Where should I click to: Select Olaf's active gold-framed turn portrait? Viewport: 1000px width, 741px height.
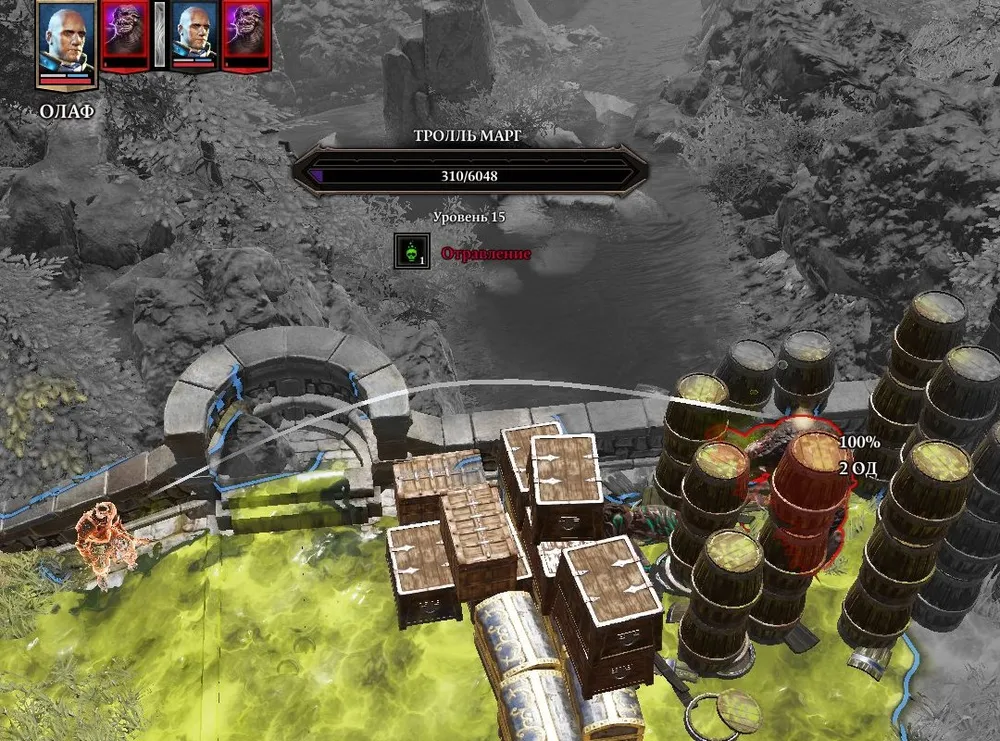(x=67, y=41)
